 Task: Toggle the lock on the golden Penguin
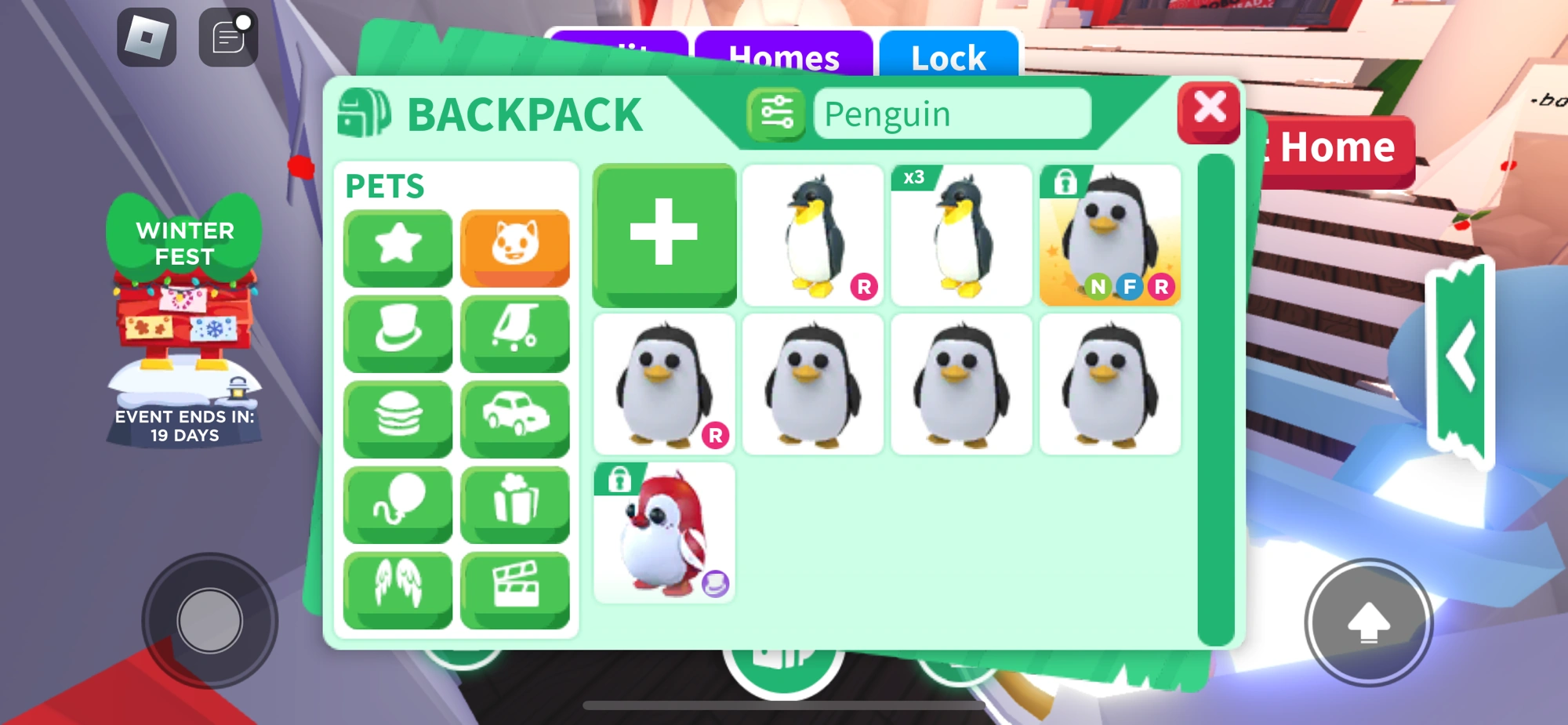pos(1066,180)
